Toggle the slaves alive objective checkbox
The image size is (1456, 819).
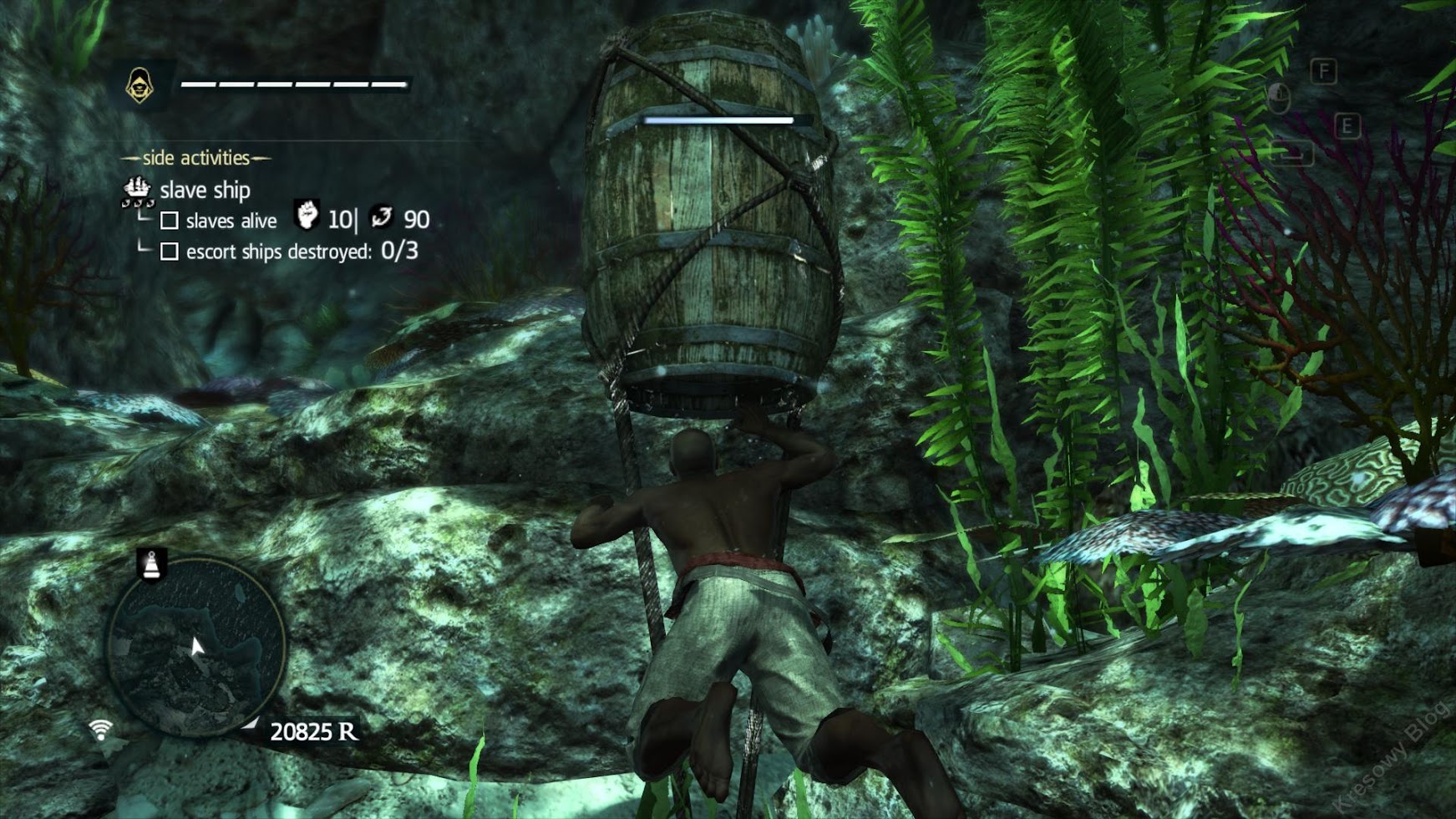[170, 221]
